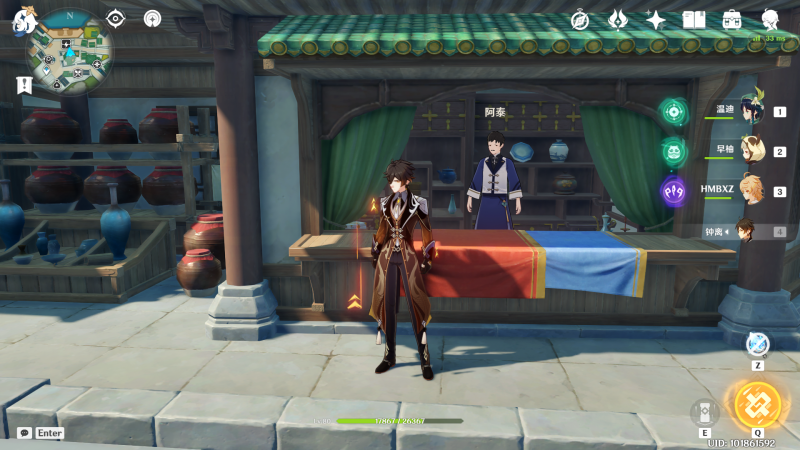Open the Wish banner icon

point(619,19)
